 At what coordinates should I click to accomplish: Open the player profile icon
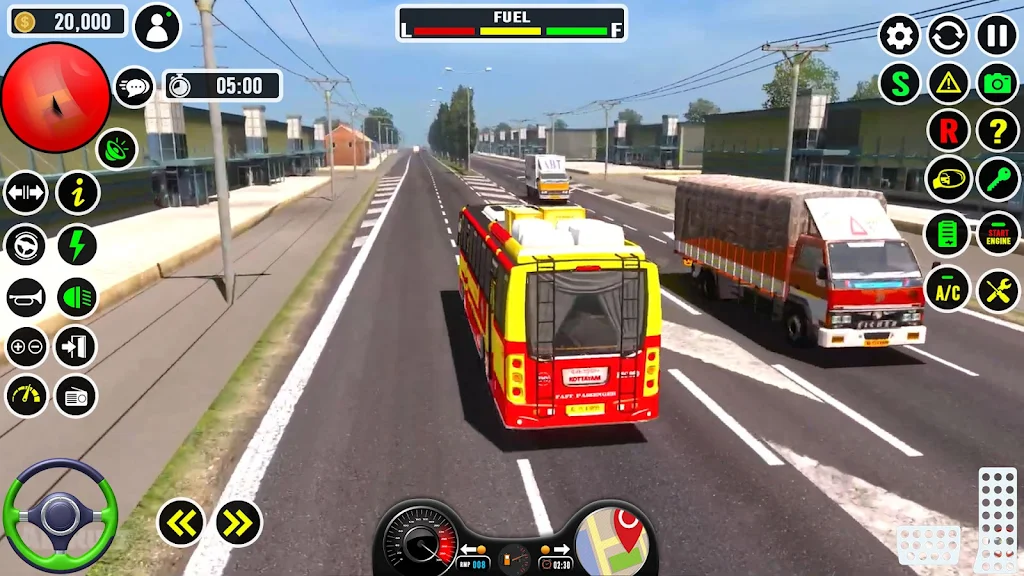pos(157,27)
